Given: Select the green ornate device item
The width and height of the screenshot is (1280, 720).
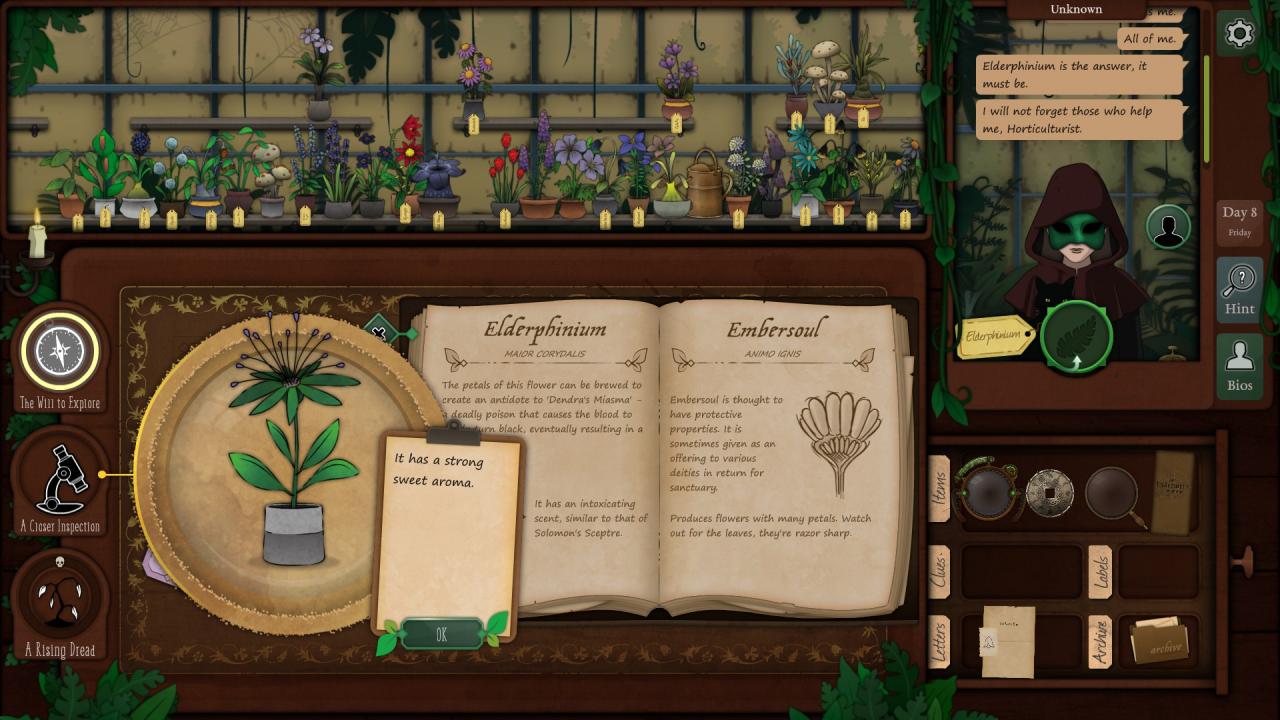Looking at the screenshot, I should [x=989, y=489].
